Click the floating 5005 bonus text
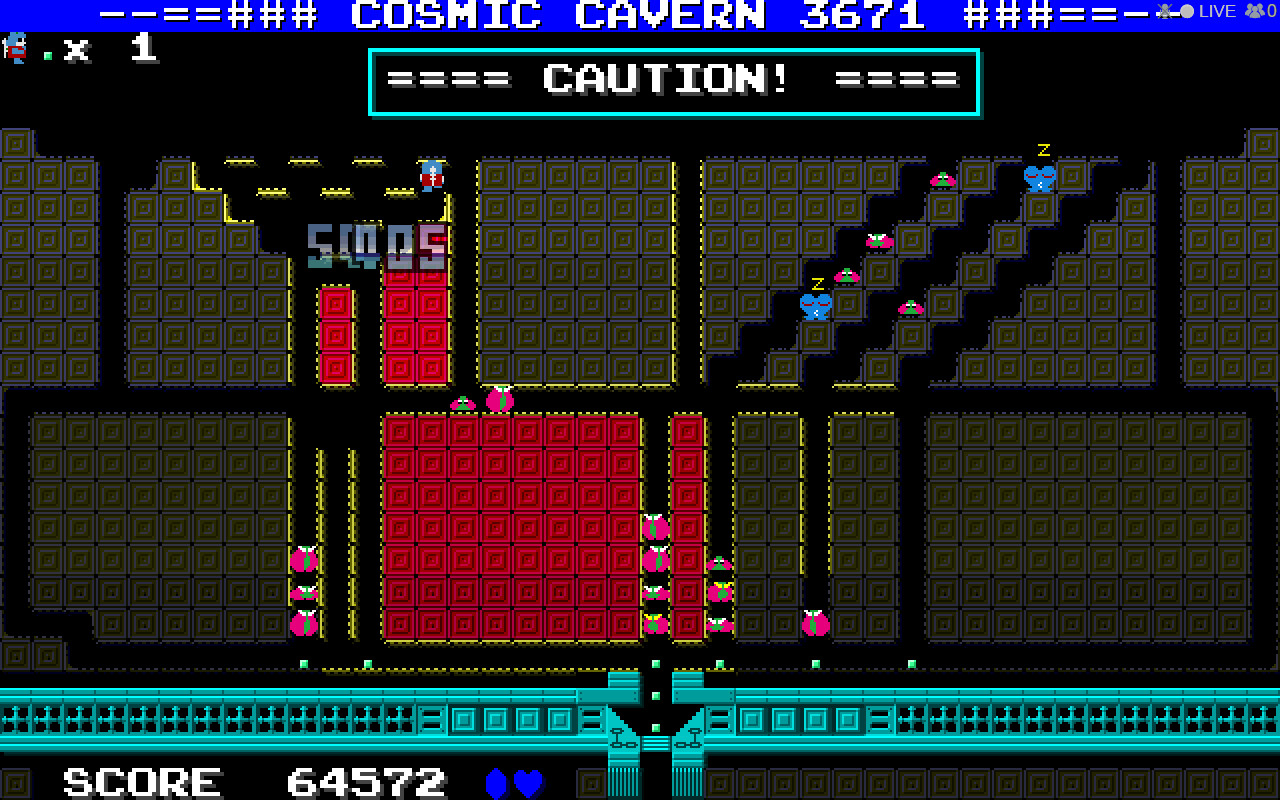This screenshot has height=800, width=1280. pos(380,238)
